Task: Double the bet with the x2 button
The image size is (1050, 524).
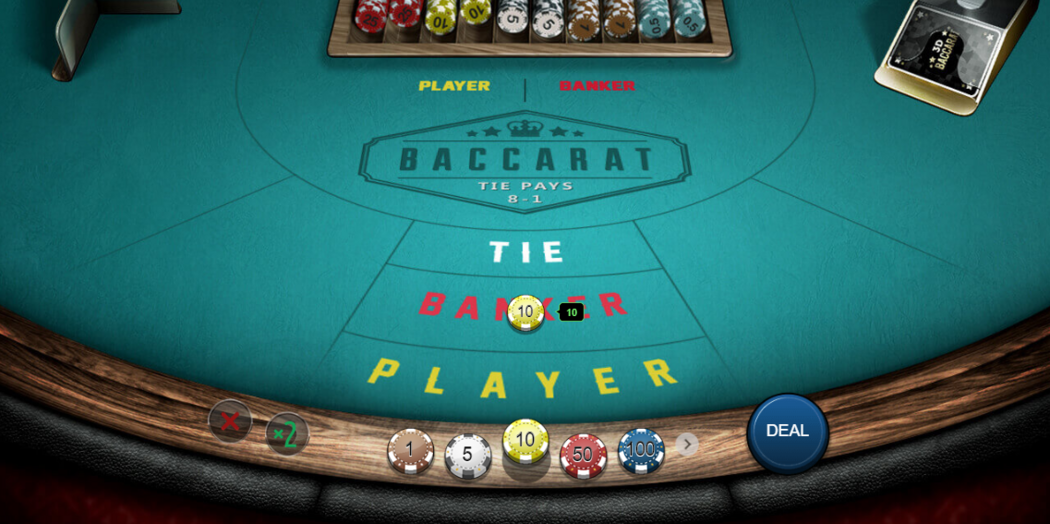Action: point(286,433)
